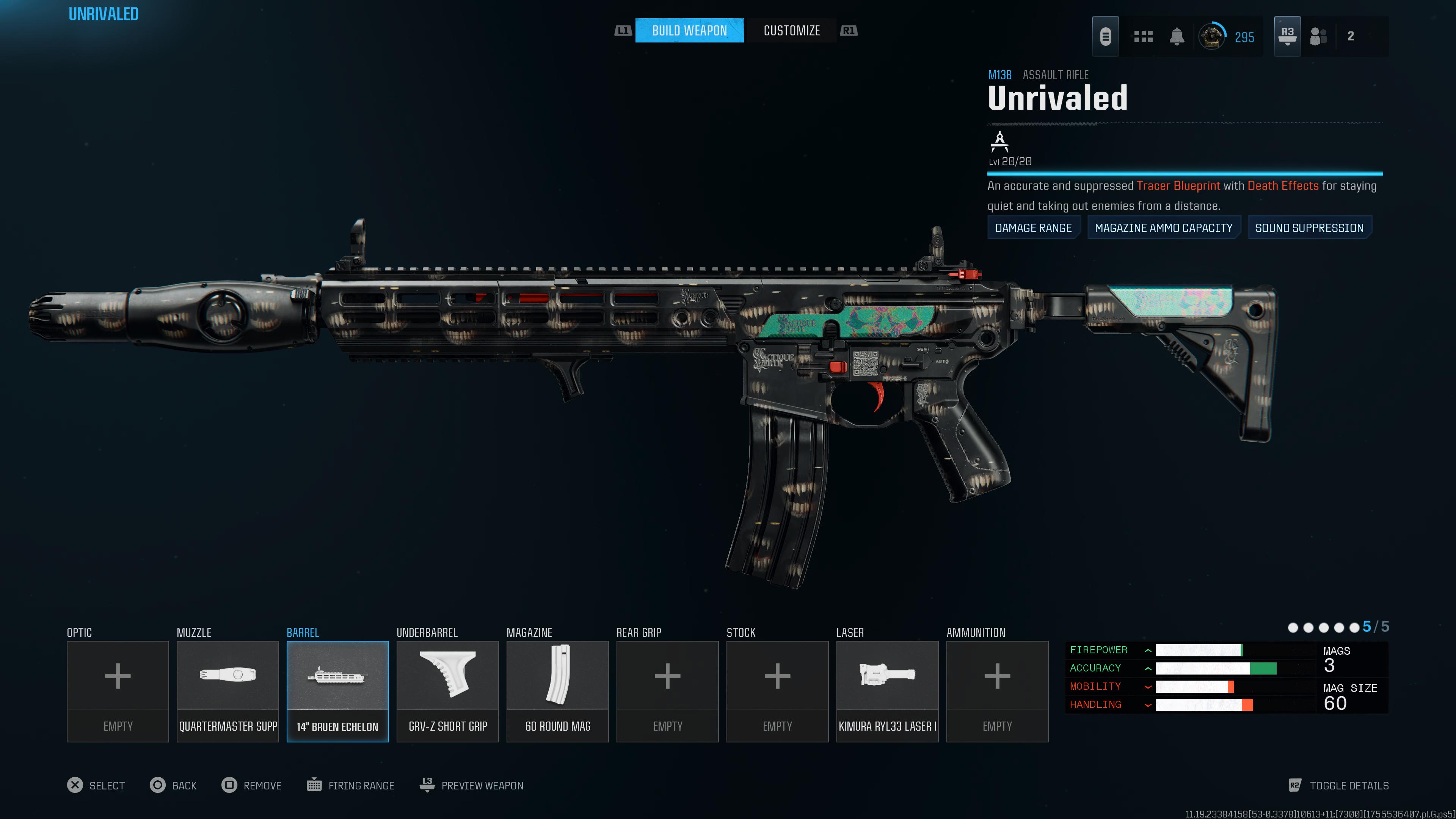Add an attachment to the empty Rear Grip slot

click(667, 691)
